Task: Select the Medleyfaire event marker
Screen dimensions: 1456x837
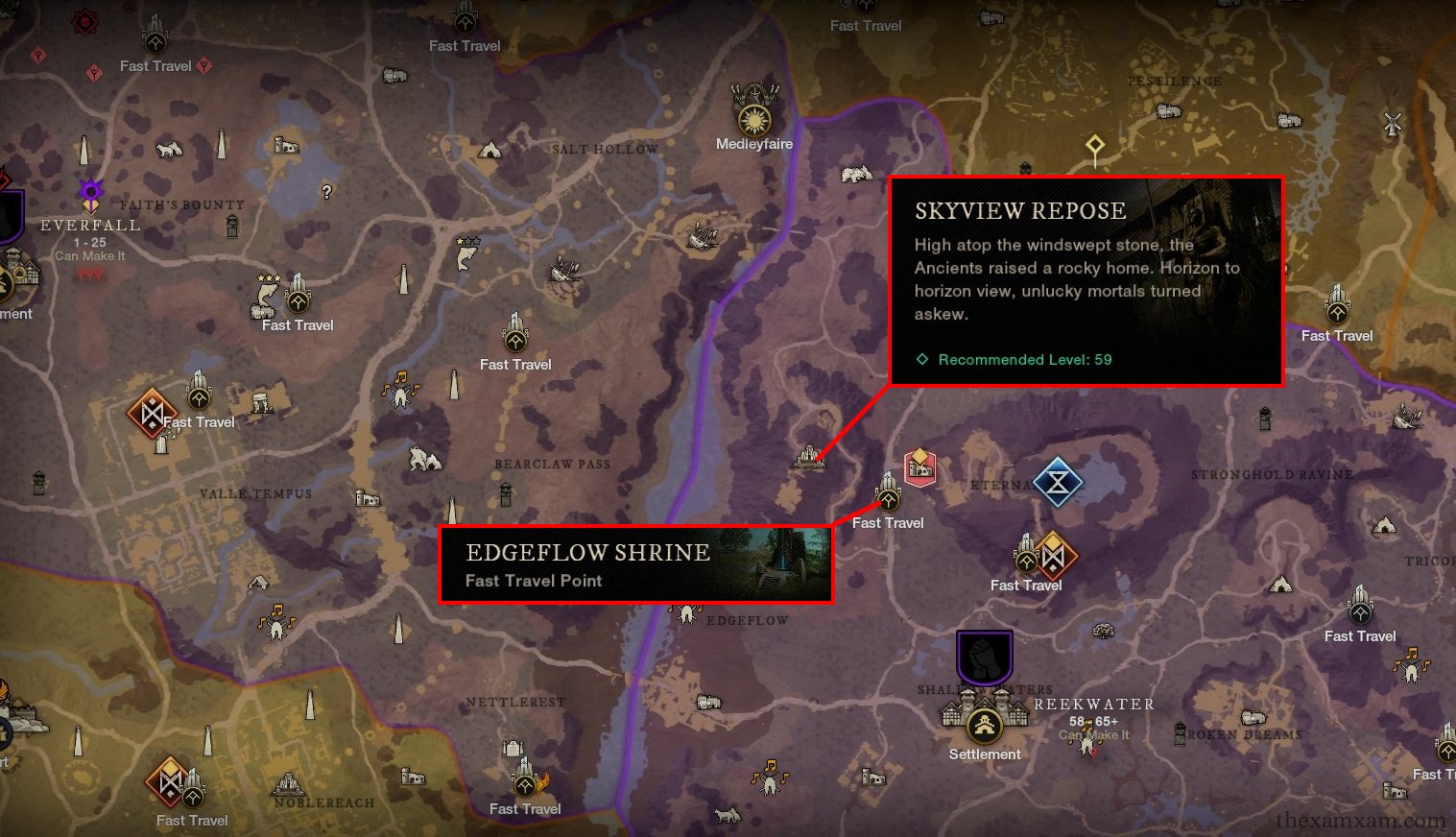Action: tap(754, 116)
